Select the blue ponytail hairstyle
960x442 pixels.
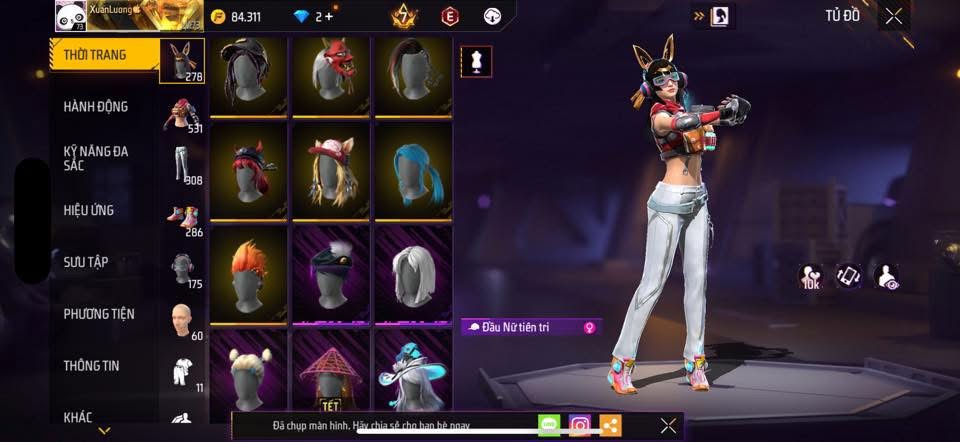point(413,169)
